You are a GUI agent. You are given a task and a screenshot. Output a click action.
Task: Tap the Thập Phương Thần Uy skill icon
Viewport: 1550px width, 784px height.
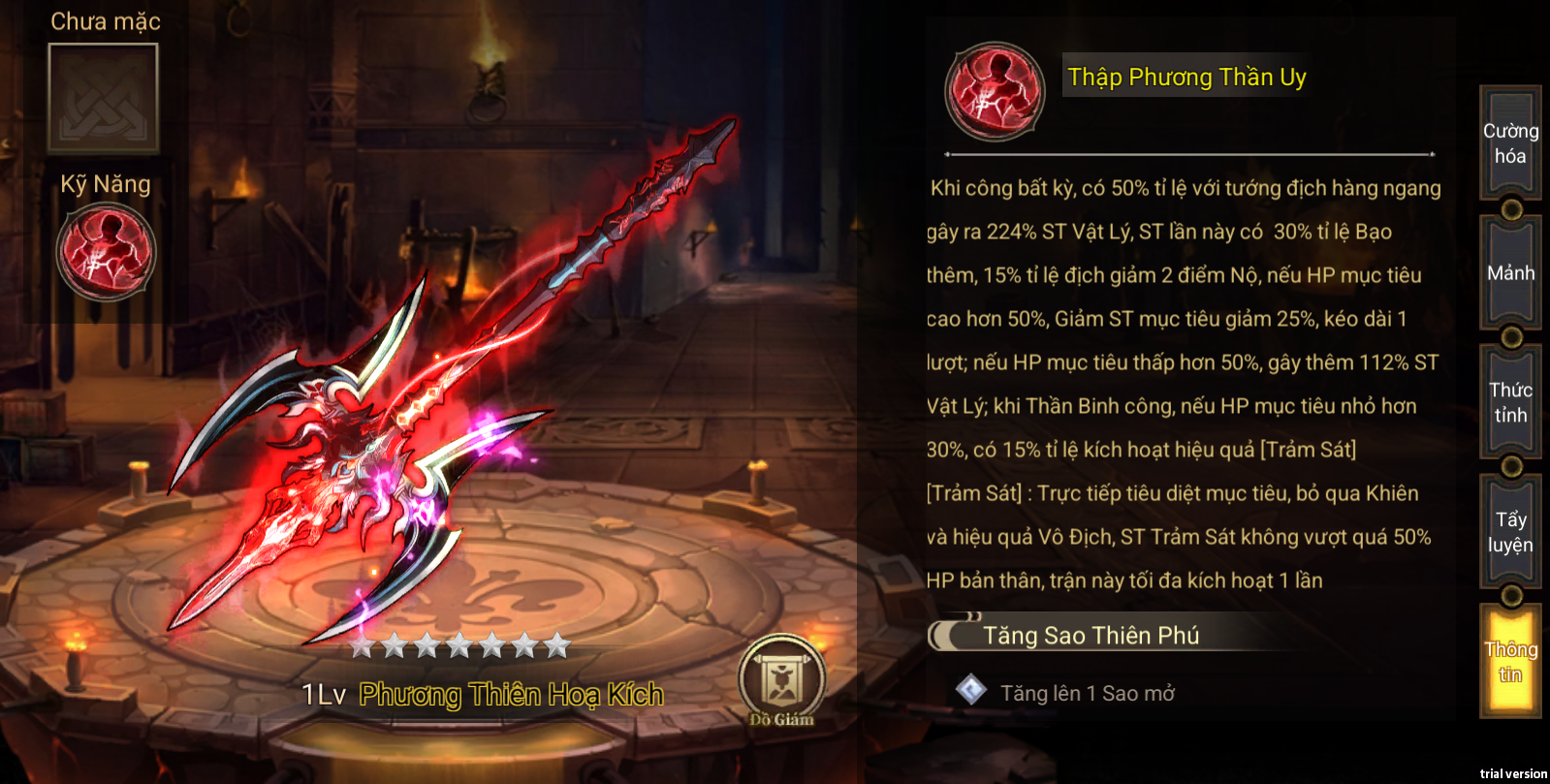(x=995, y=92)
